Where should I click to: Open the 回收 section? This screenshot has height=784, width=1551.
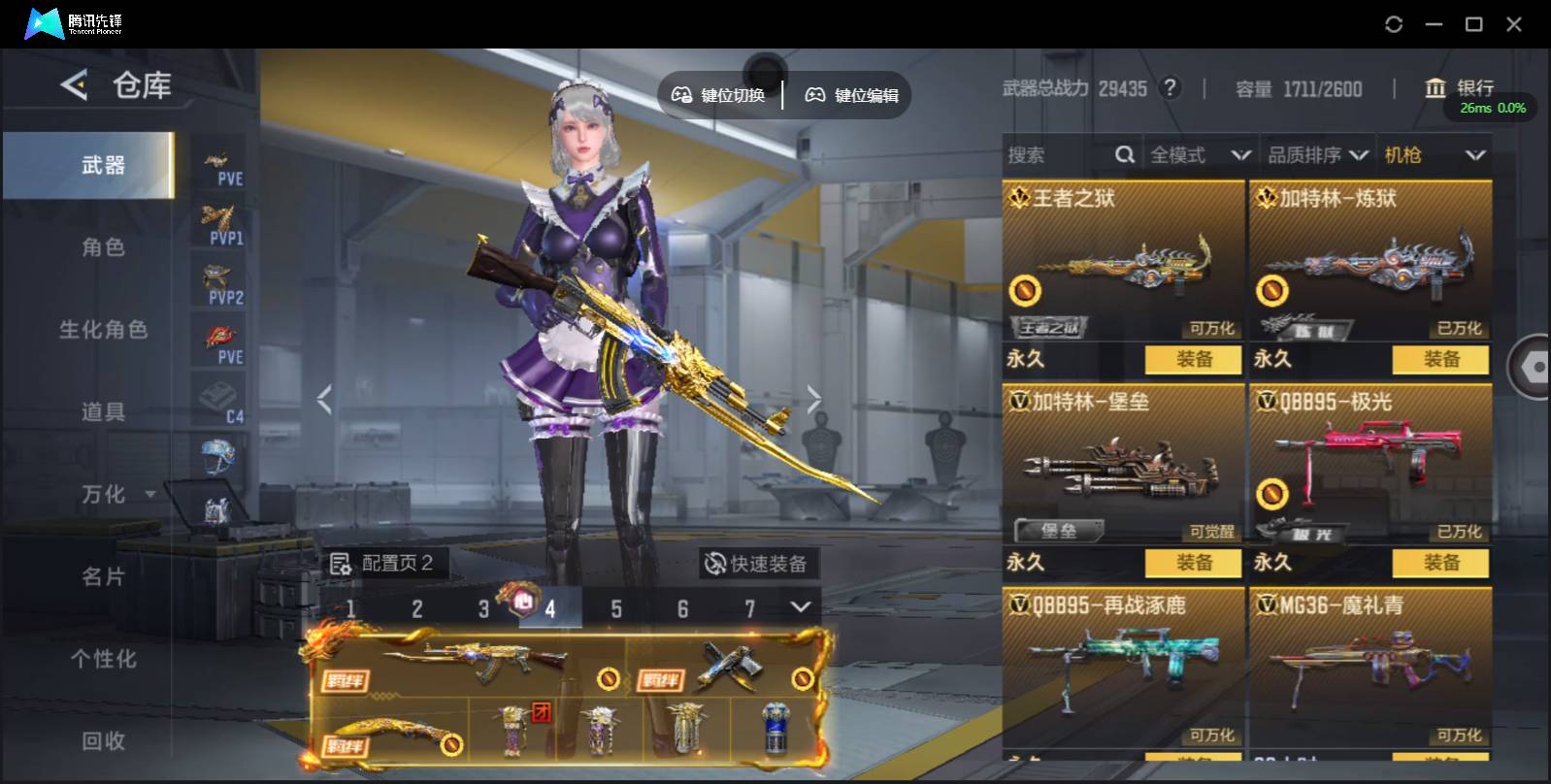click(x=103, y=741)
